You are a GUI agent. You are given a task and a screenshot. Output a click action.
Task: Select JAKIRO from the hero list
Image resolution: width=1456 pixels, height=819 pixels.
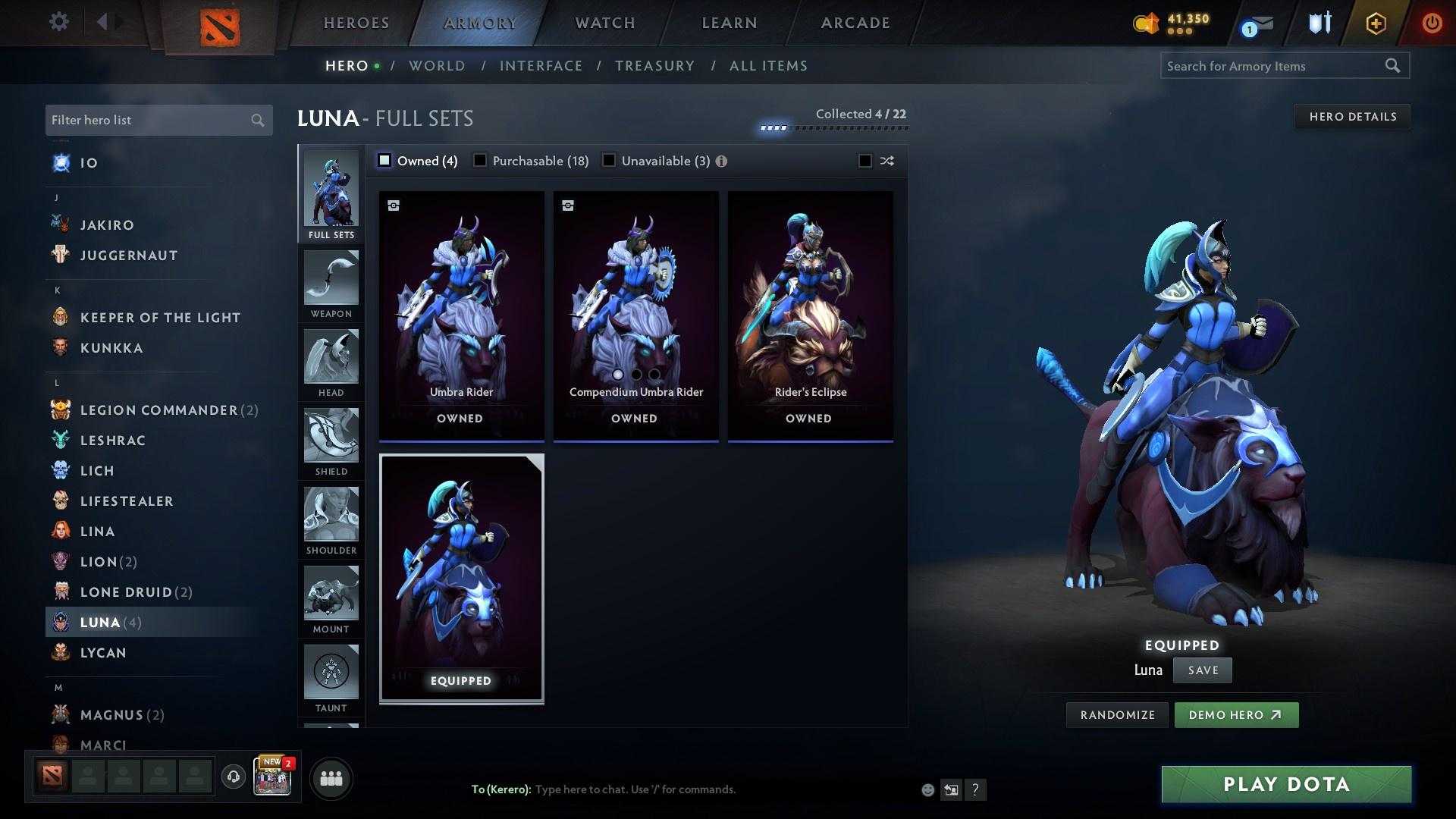point(106,224)
